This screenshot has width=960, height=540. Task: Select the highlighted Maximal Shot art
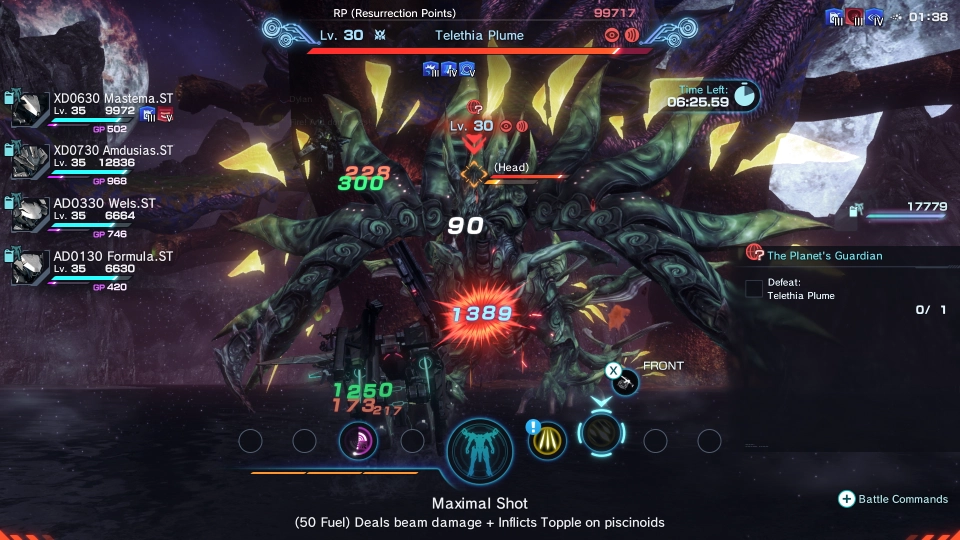click(x=601, y=436)
